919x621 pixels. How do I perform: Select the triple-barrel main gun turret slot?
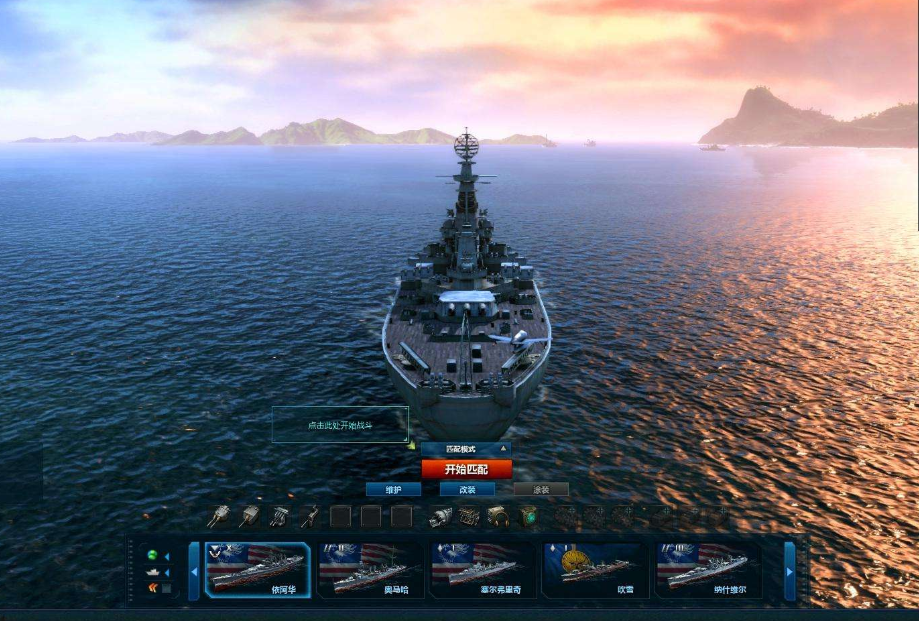[x=218, y=516]
